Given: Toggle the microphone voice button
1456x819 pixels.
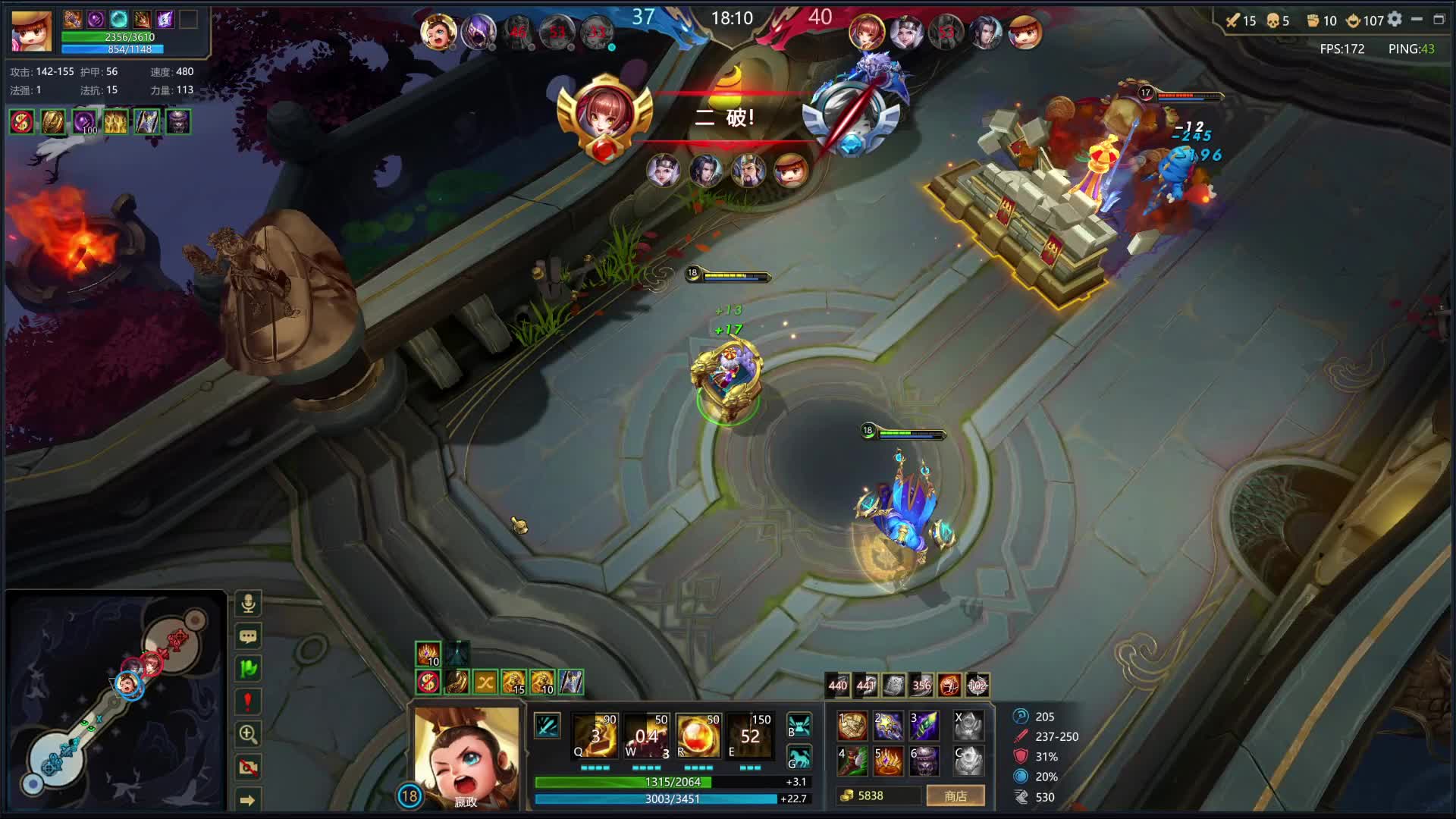Looking at the screenshot, I should click(x=248, y=604).
